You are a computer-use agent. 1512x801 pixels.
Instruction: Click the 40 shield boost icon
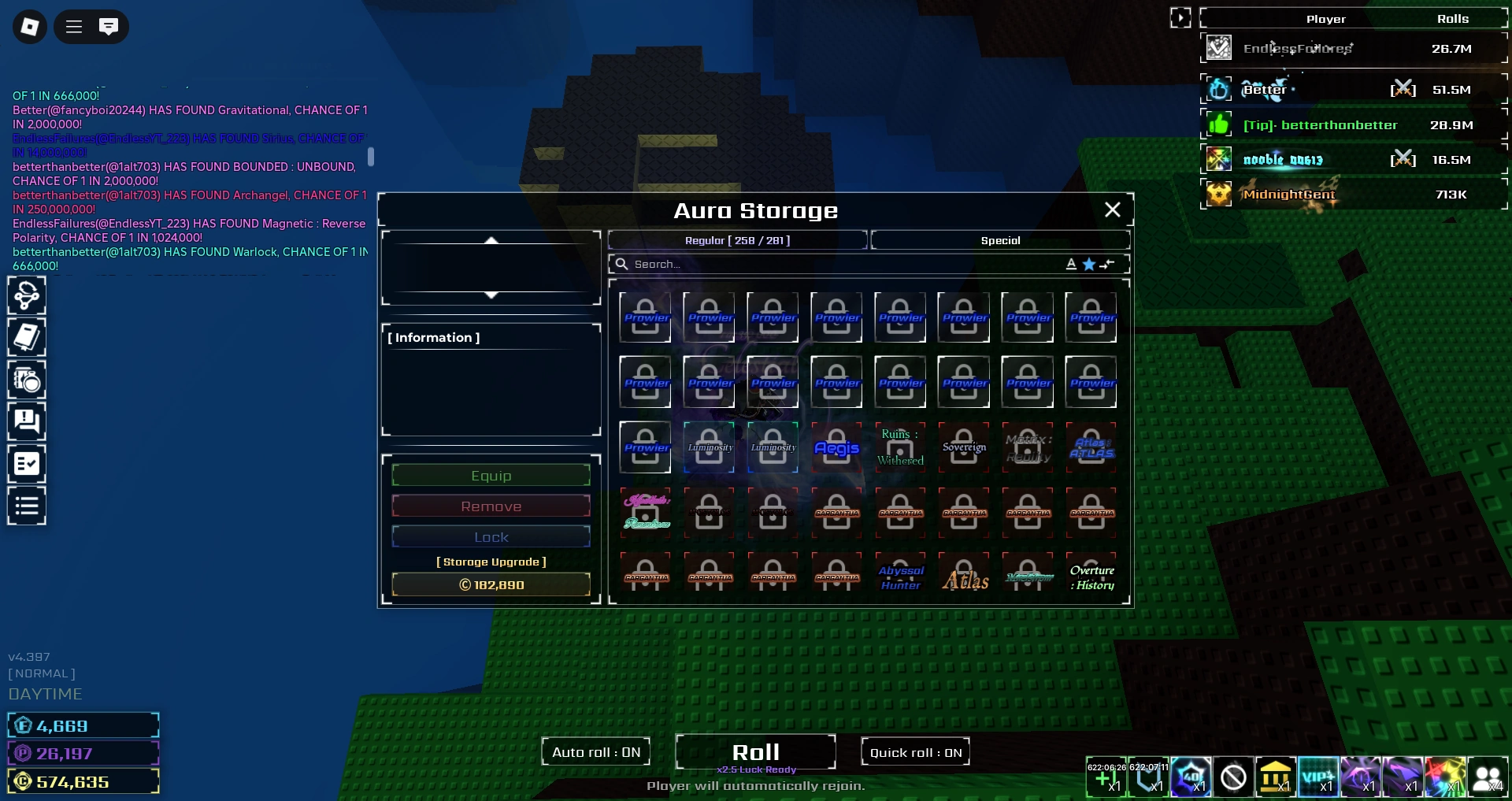click(1191, 777)
